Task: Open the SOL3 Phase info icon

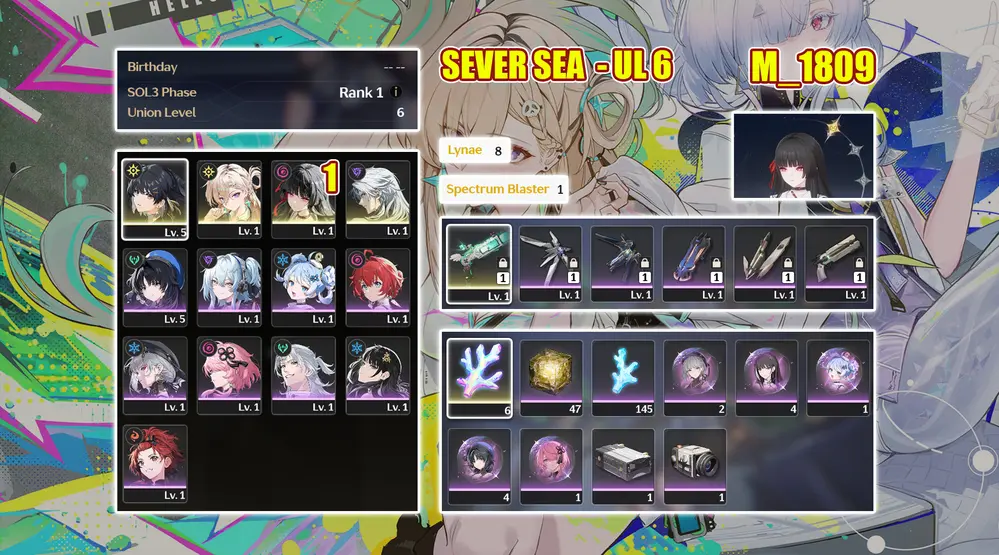Action: tap(396, 92)
